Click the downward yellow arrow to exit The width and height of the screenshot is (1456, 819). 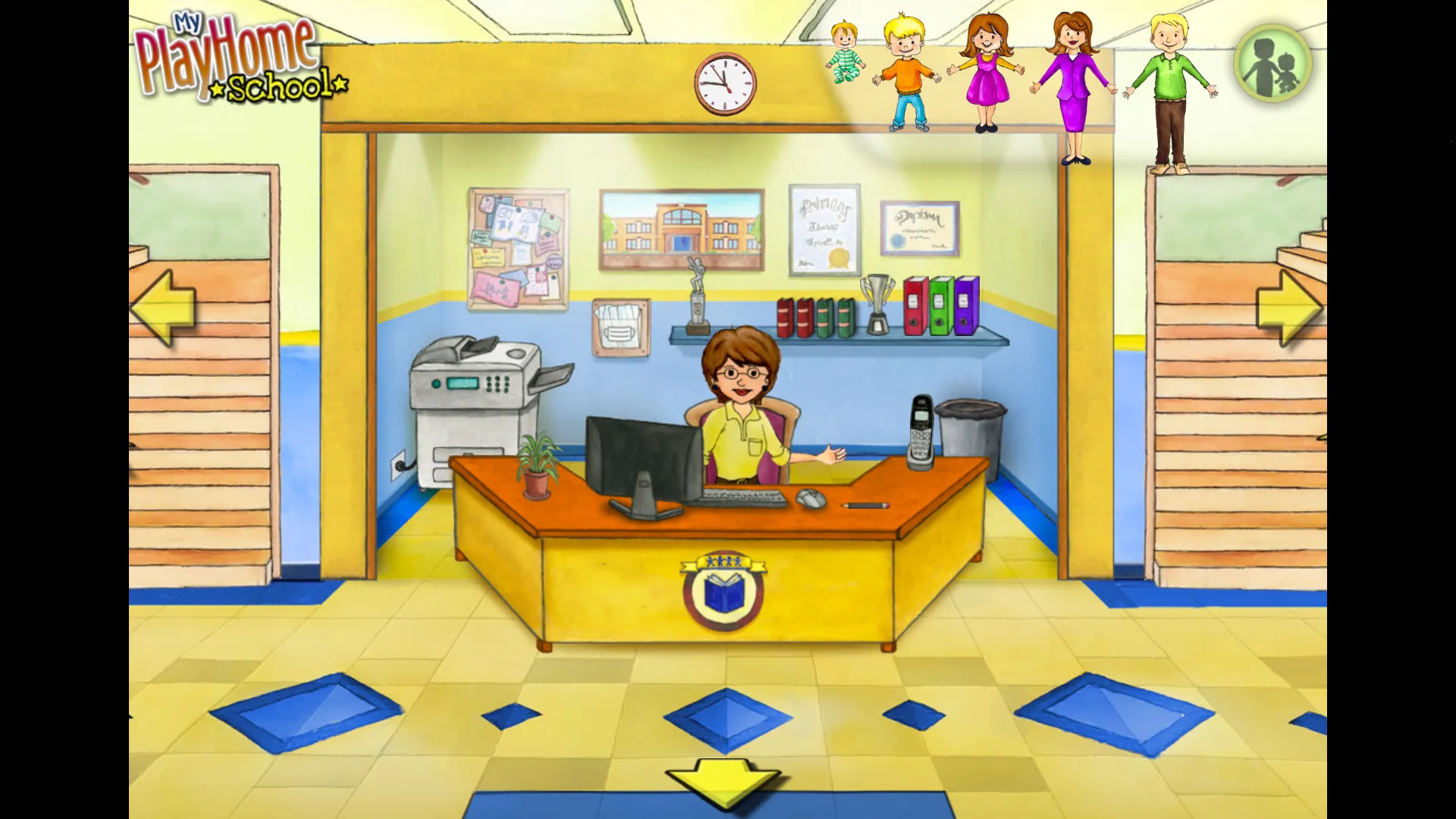pos(723,781)
